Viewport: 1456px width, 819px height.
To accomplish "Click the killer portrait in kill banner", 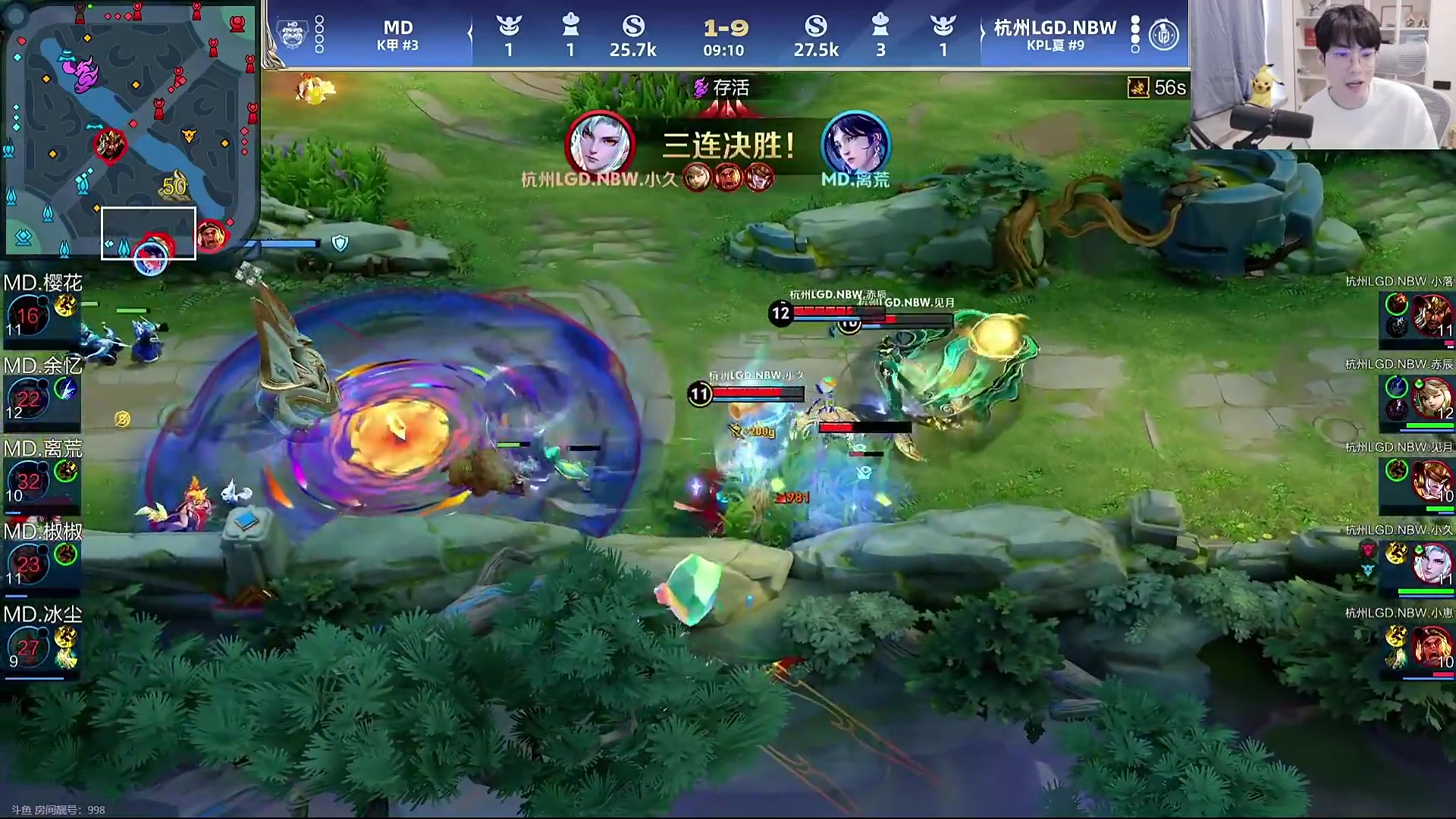I will point(600,144).
